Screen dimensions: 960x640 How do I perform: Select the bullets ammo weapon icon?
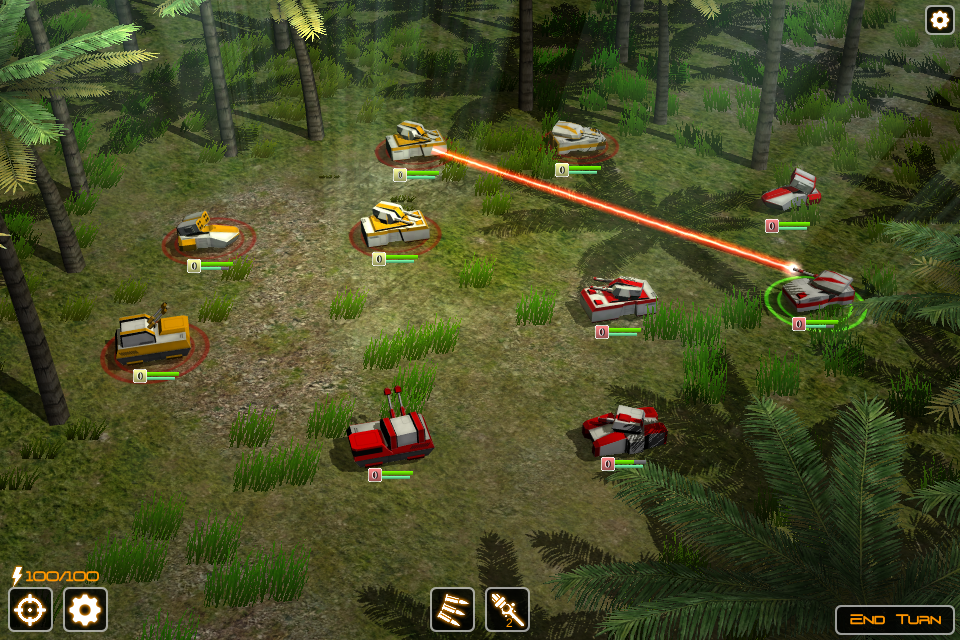452,609
